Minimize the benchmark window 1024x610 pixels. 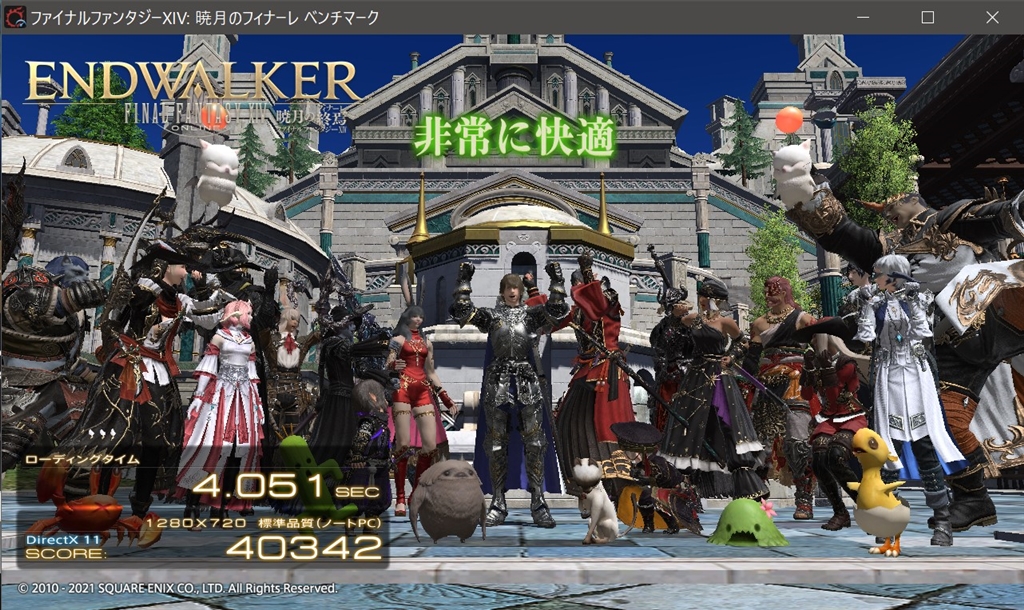coord(863,17)
